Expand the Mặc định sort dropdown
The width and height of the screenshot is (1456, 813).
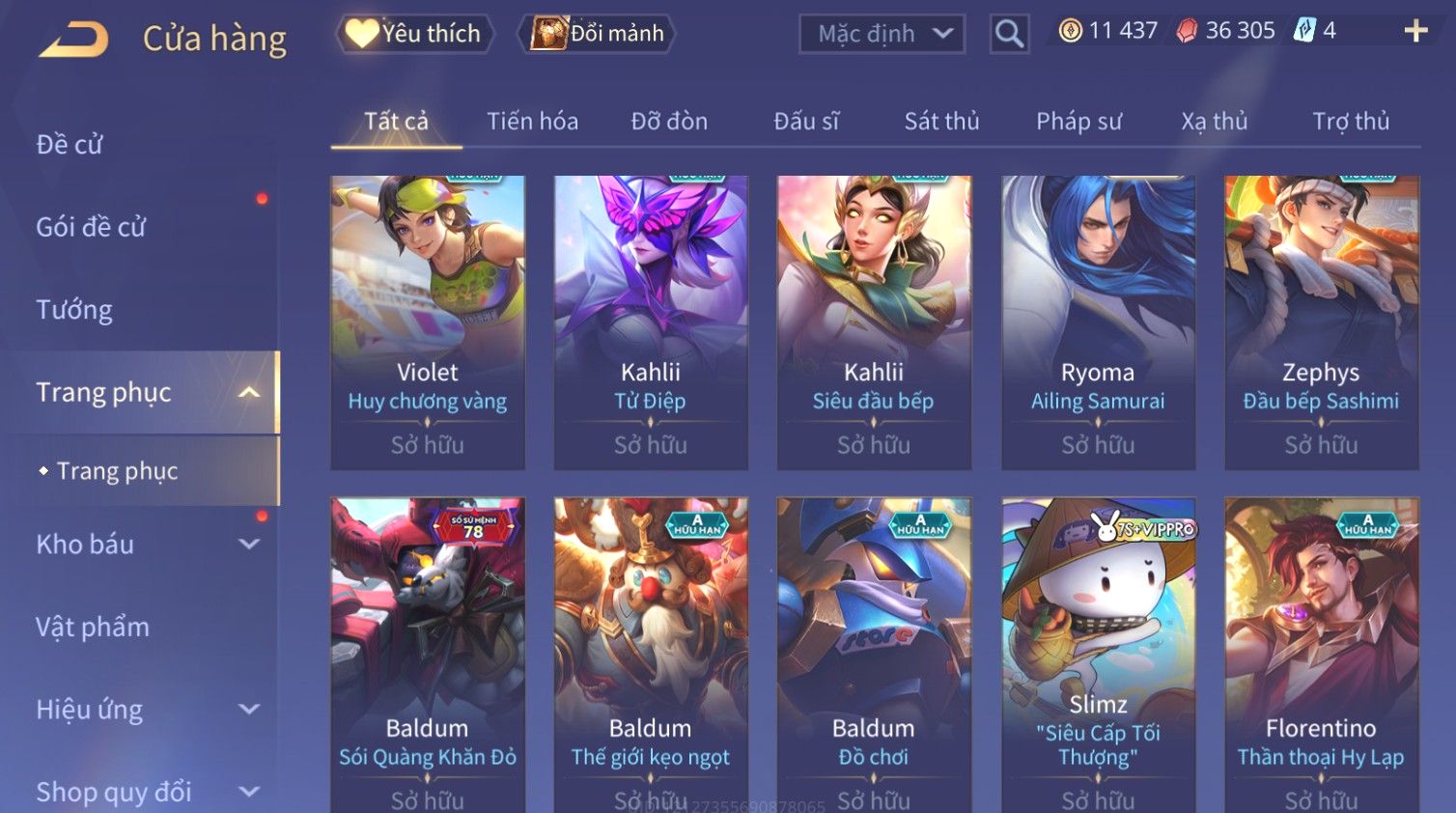click(882, 34)
